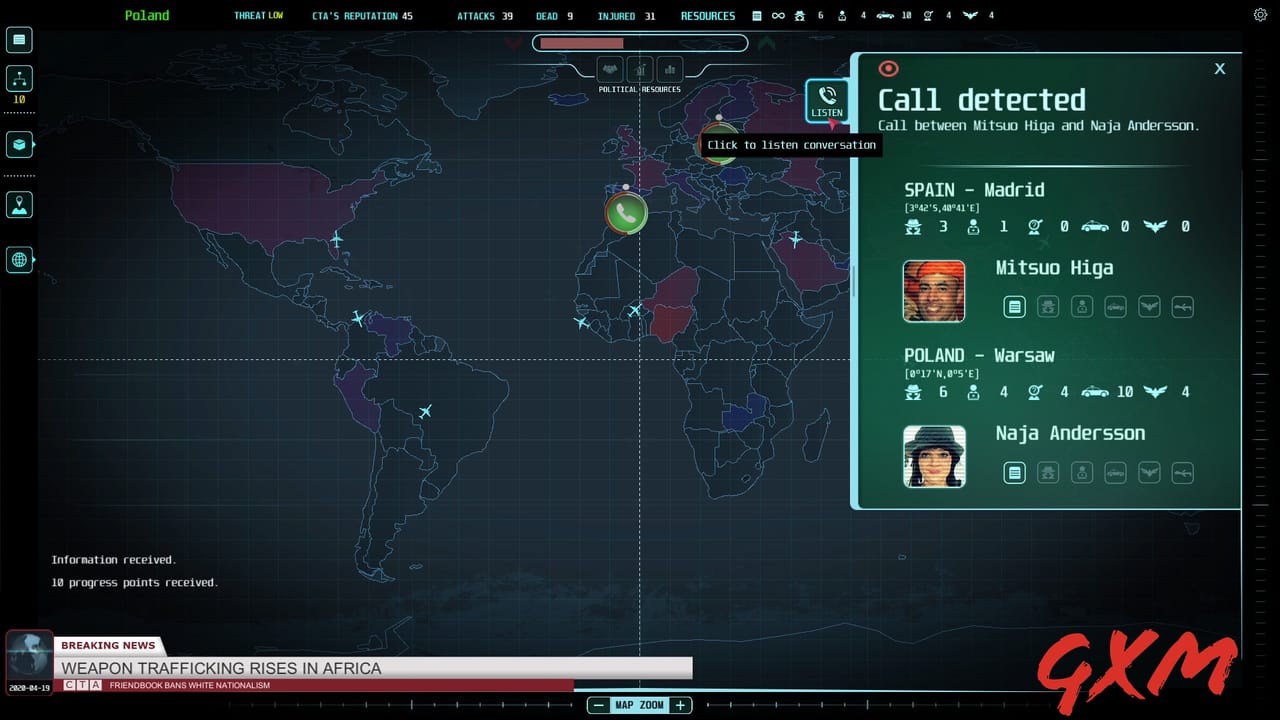The height and width of the screenshot is (720, 1280).
Task: Select the car assignment icon for Naja Andersson
Action: tap(1115, 472)
